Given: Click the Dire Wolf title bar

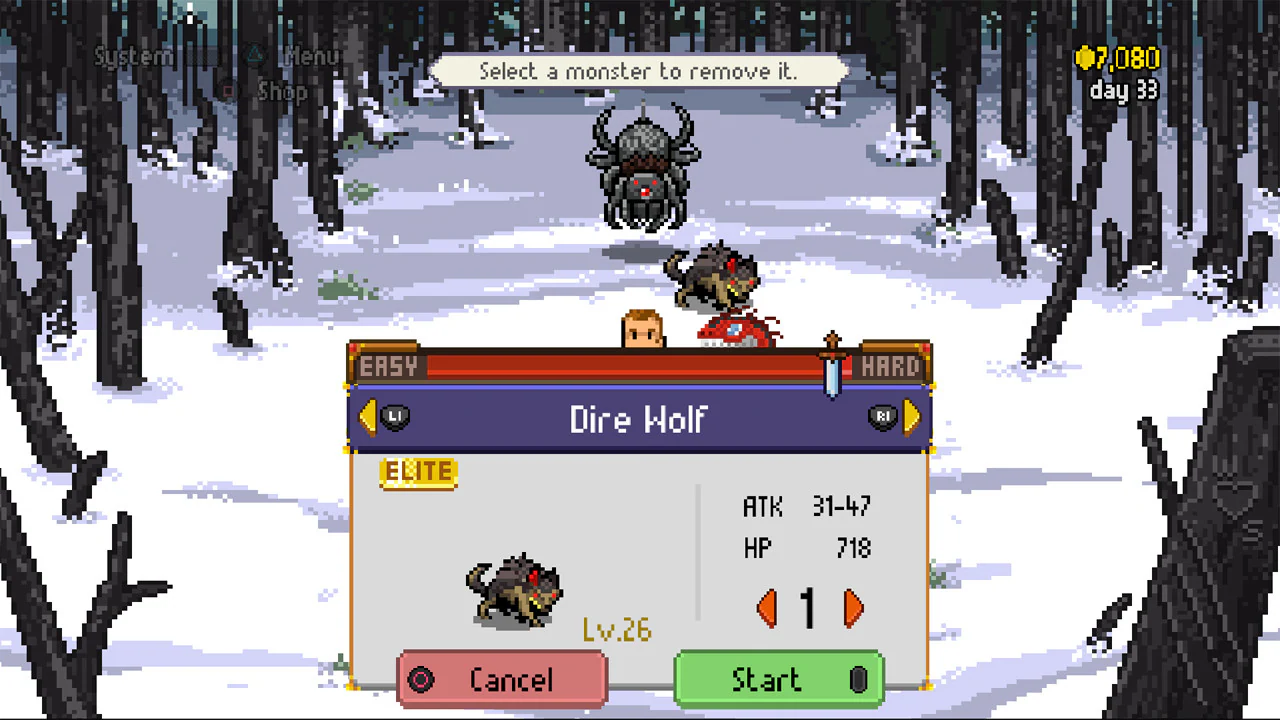Looking at the screenshot, I should pos(640,420).
